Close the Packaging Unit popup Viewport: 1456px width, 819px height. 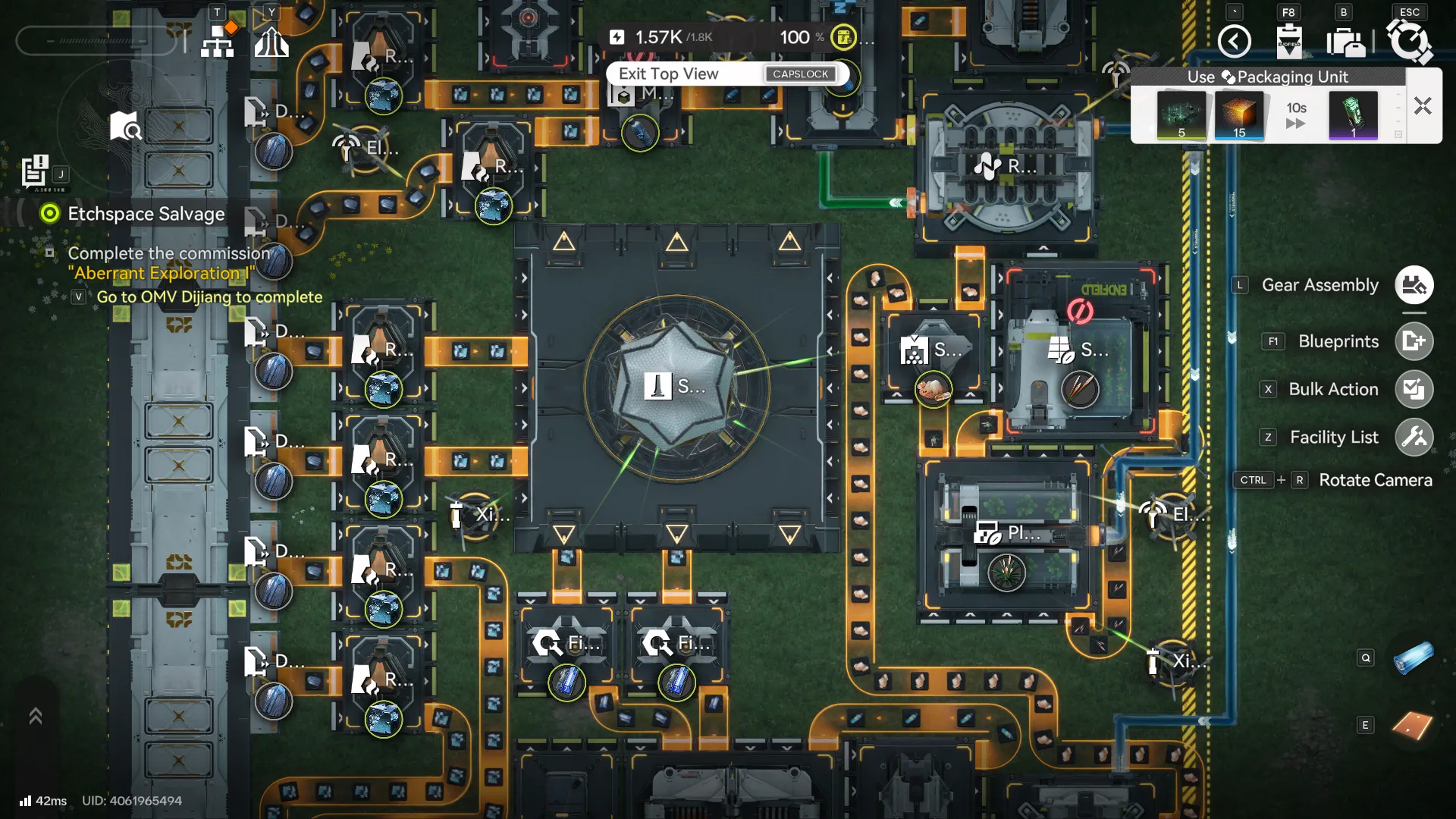point(1422,106)
